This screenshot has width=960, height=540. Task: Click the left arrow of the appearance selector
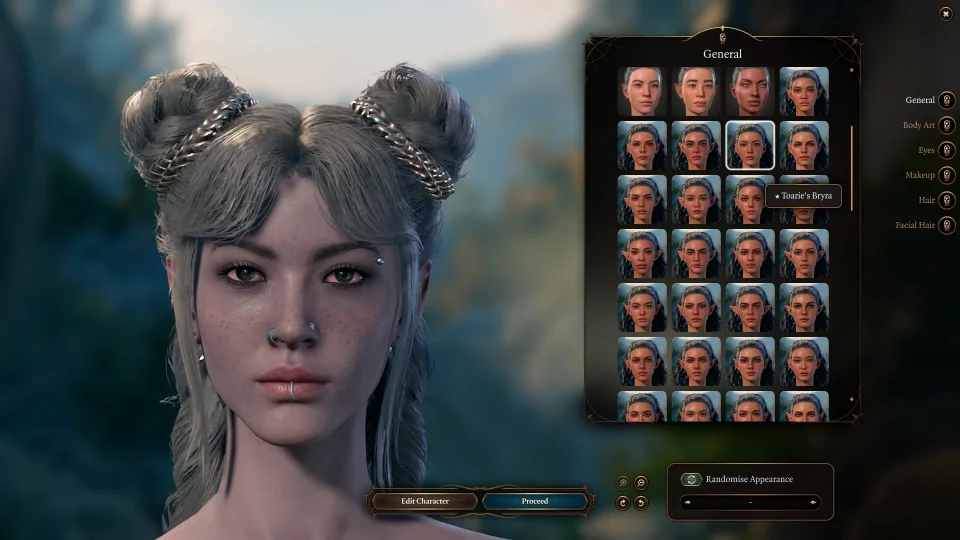point(686,502)
